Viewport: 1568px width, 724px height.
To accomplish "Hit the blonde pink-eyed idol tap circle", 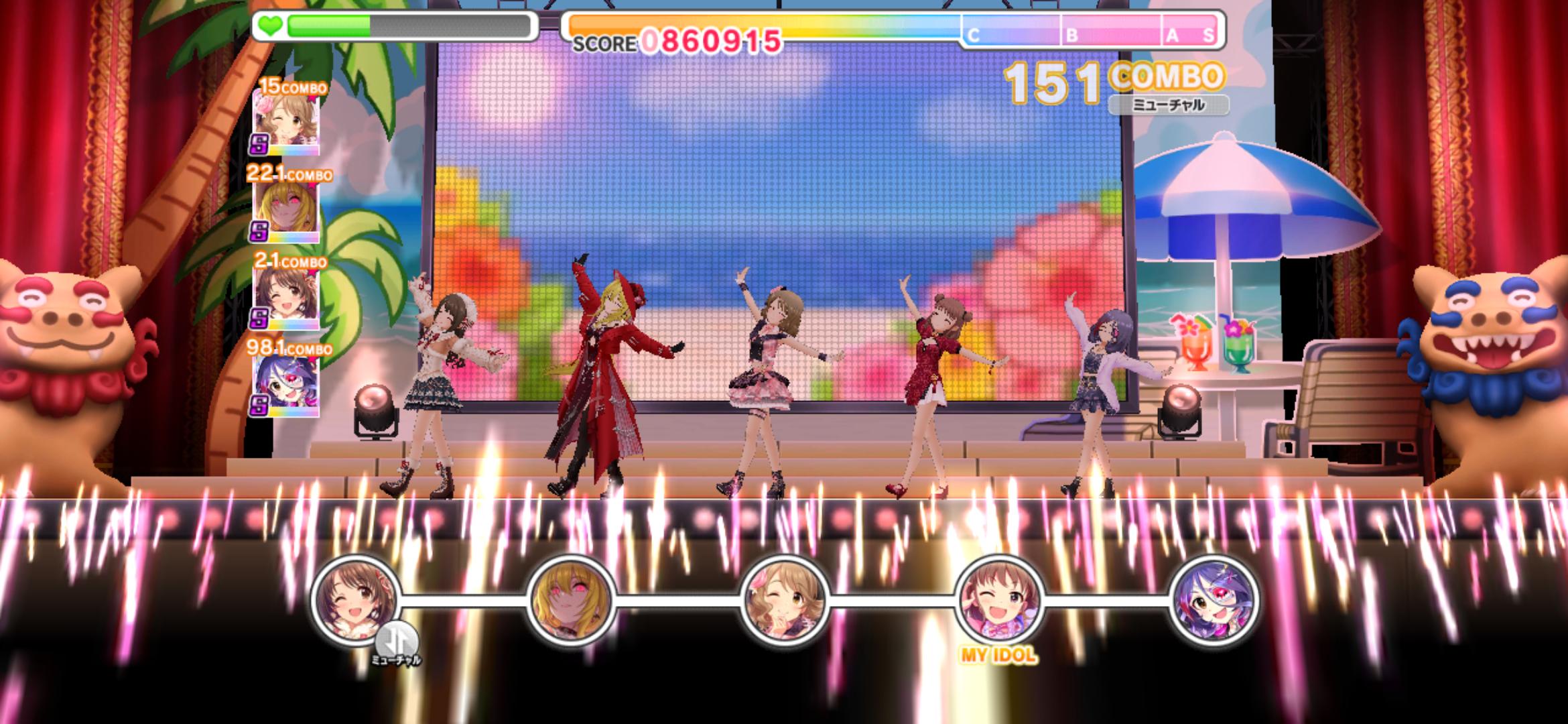I will (570, 599).
